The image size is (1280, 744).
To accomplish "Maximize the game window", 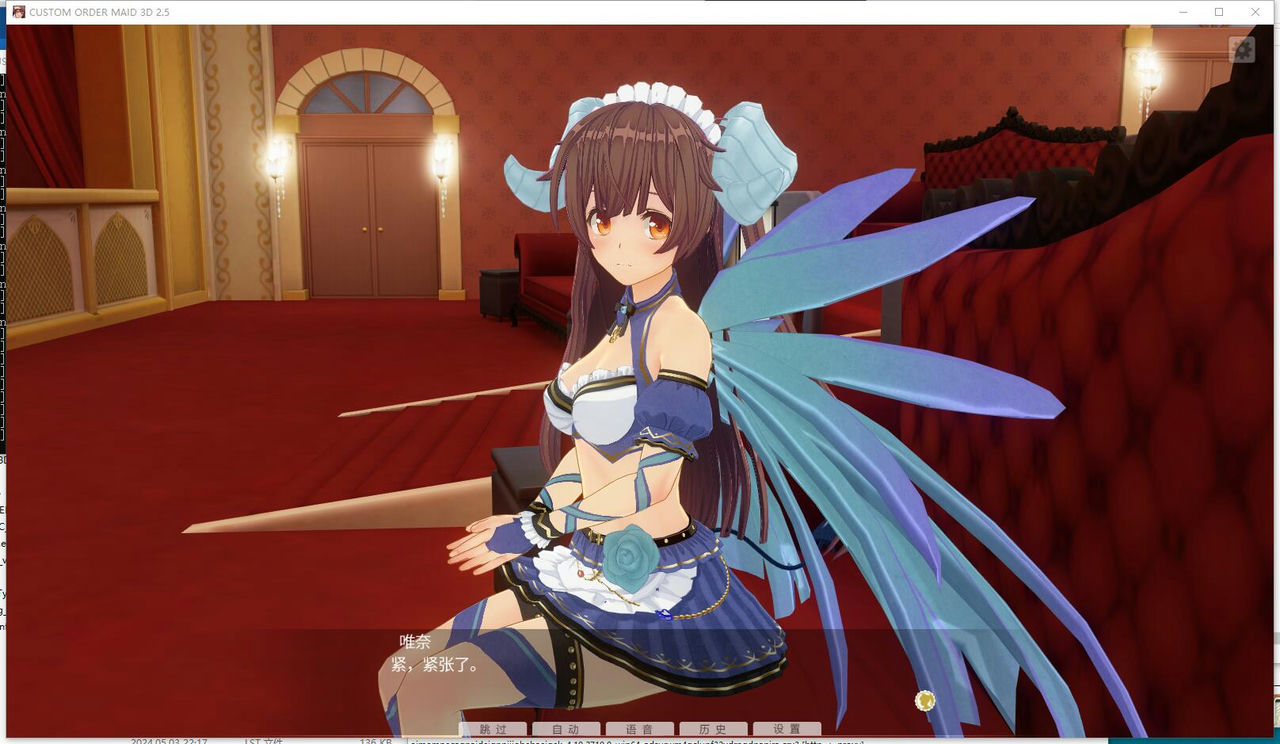I will pos(1218,12).
